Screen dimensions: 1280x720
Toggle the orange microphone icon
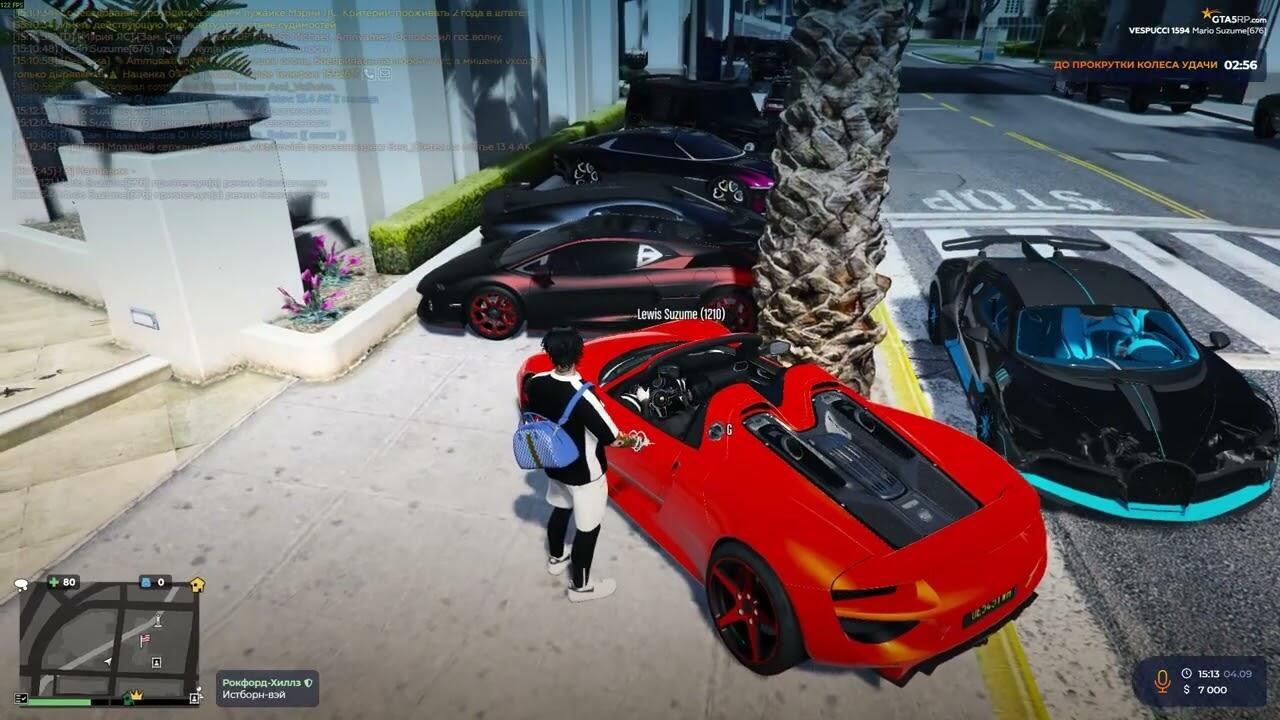(x=1162, y=681)
